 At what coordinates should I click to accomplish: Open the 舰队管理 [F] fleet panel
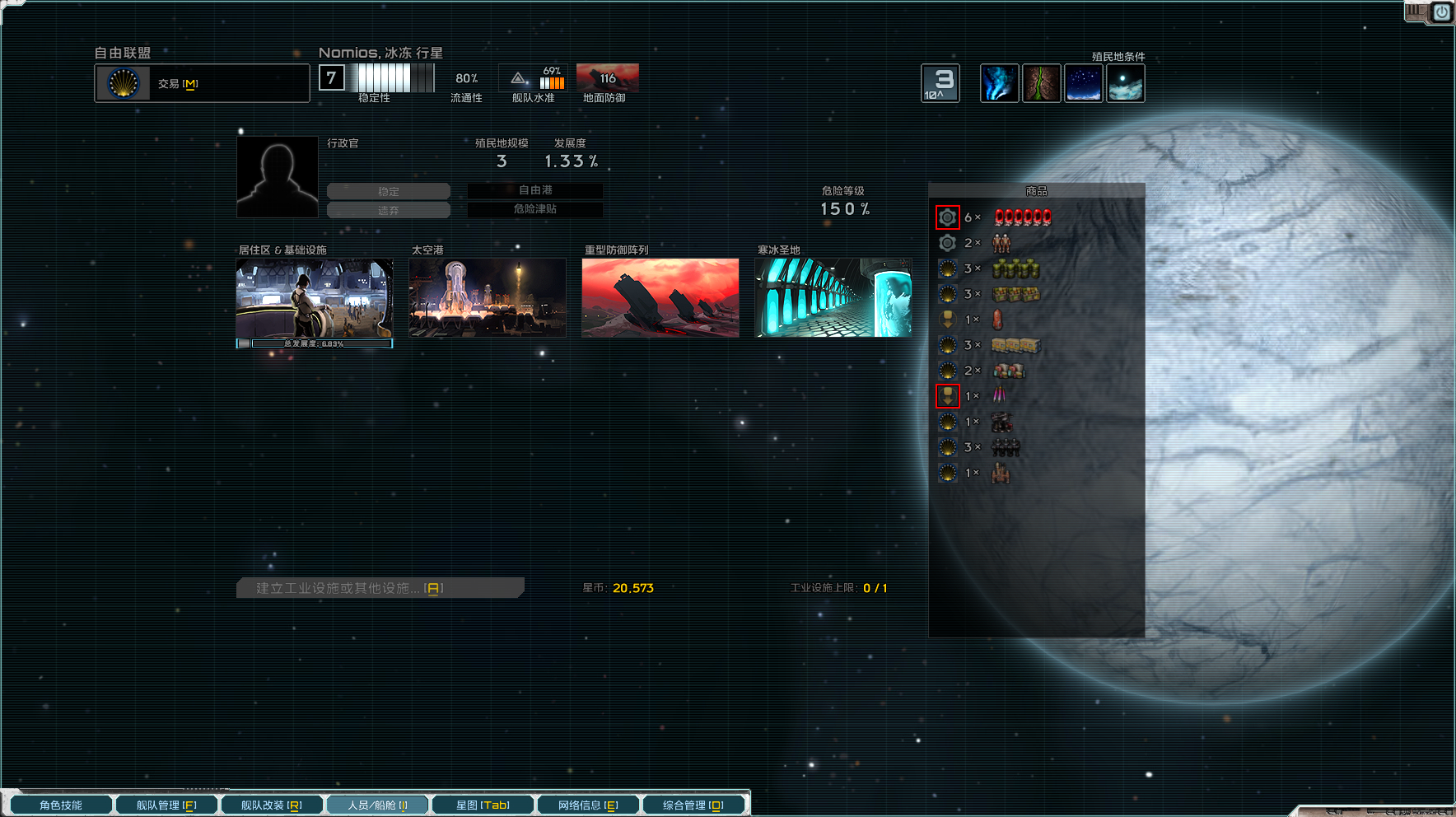(x=166, y=805)
